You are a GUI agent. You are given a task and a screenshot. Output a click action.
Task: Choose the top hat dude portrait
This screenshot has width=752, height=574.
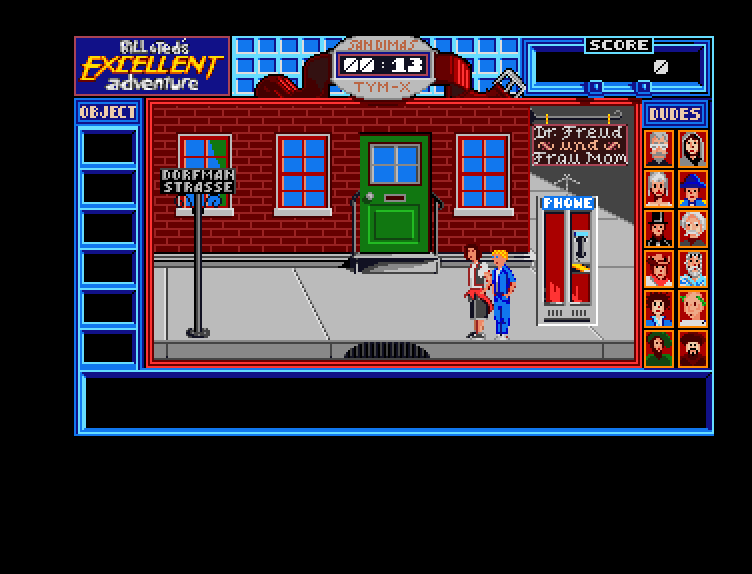[658, 228]
